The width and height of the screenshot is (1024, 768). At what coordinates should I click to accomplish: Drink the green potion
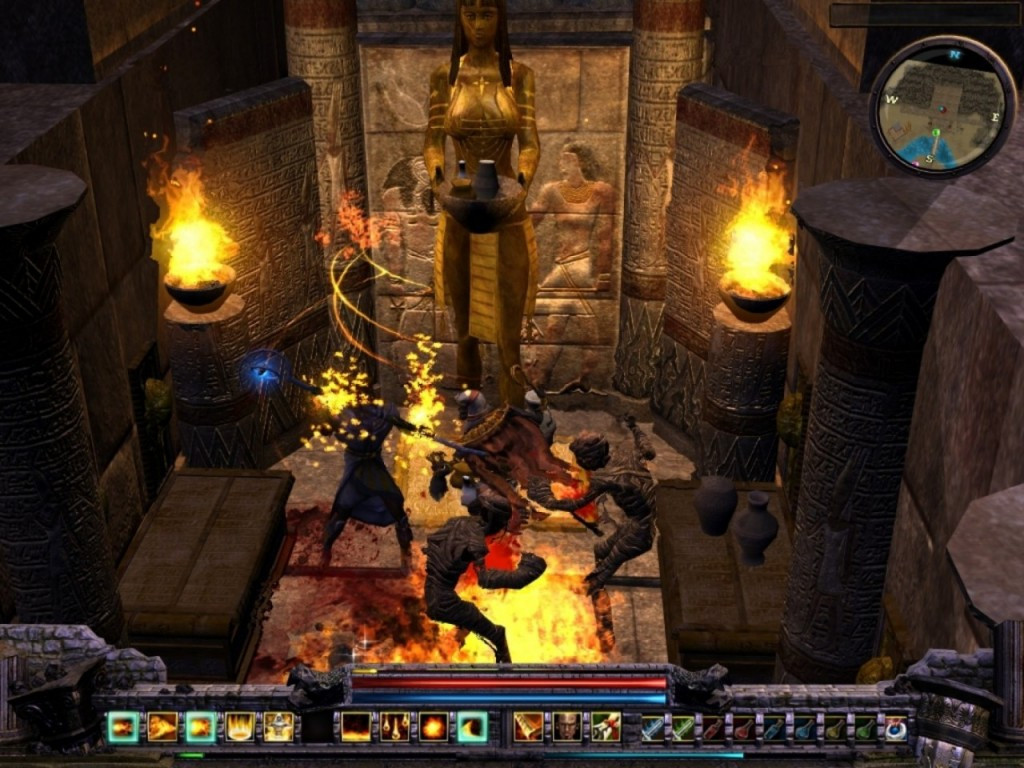[865, 728]
